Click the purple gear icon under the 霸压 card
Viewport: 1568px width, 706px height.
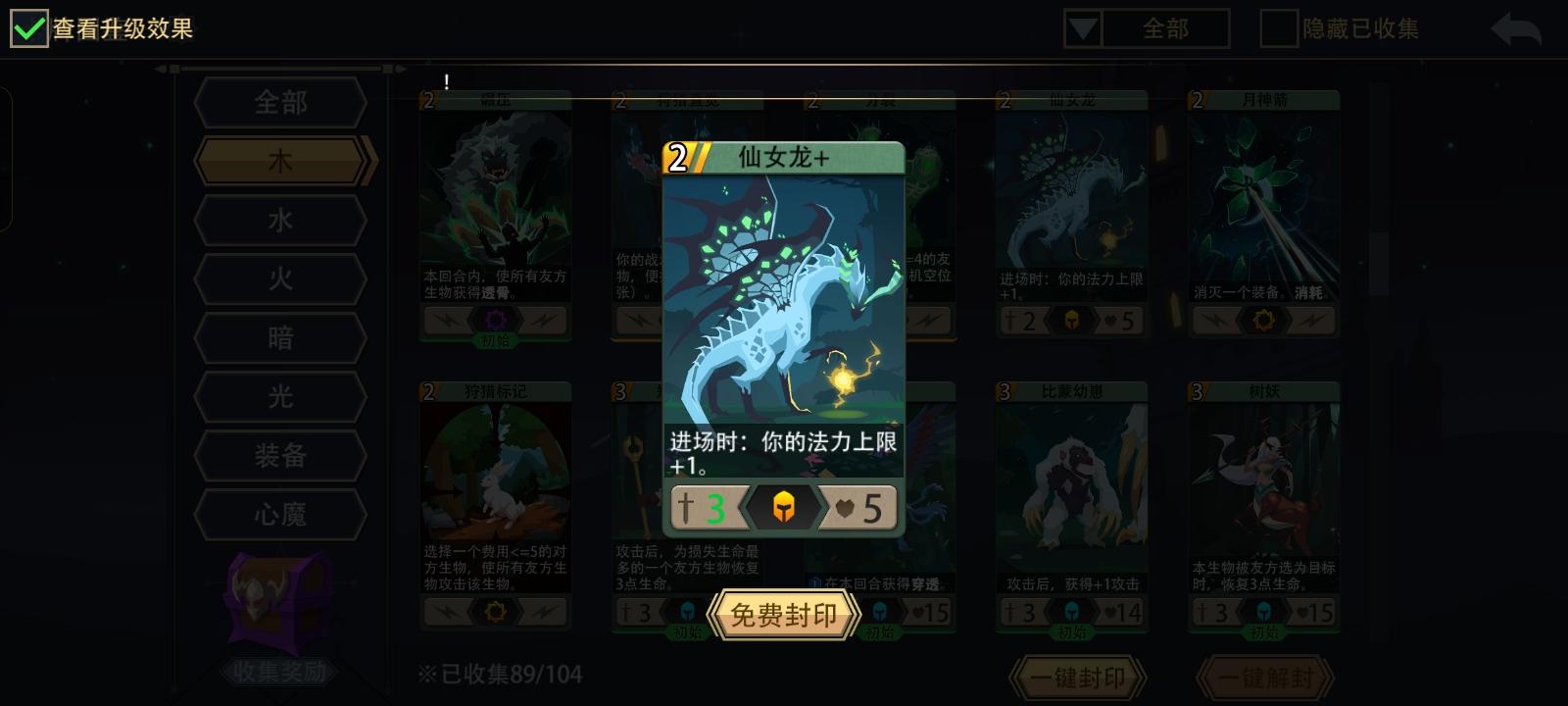[495, 320]
